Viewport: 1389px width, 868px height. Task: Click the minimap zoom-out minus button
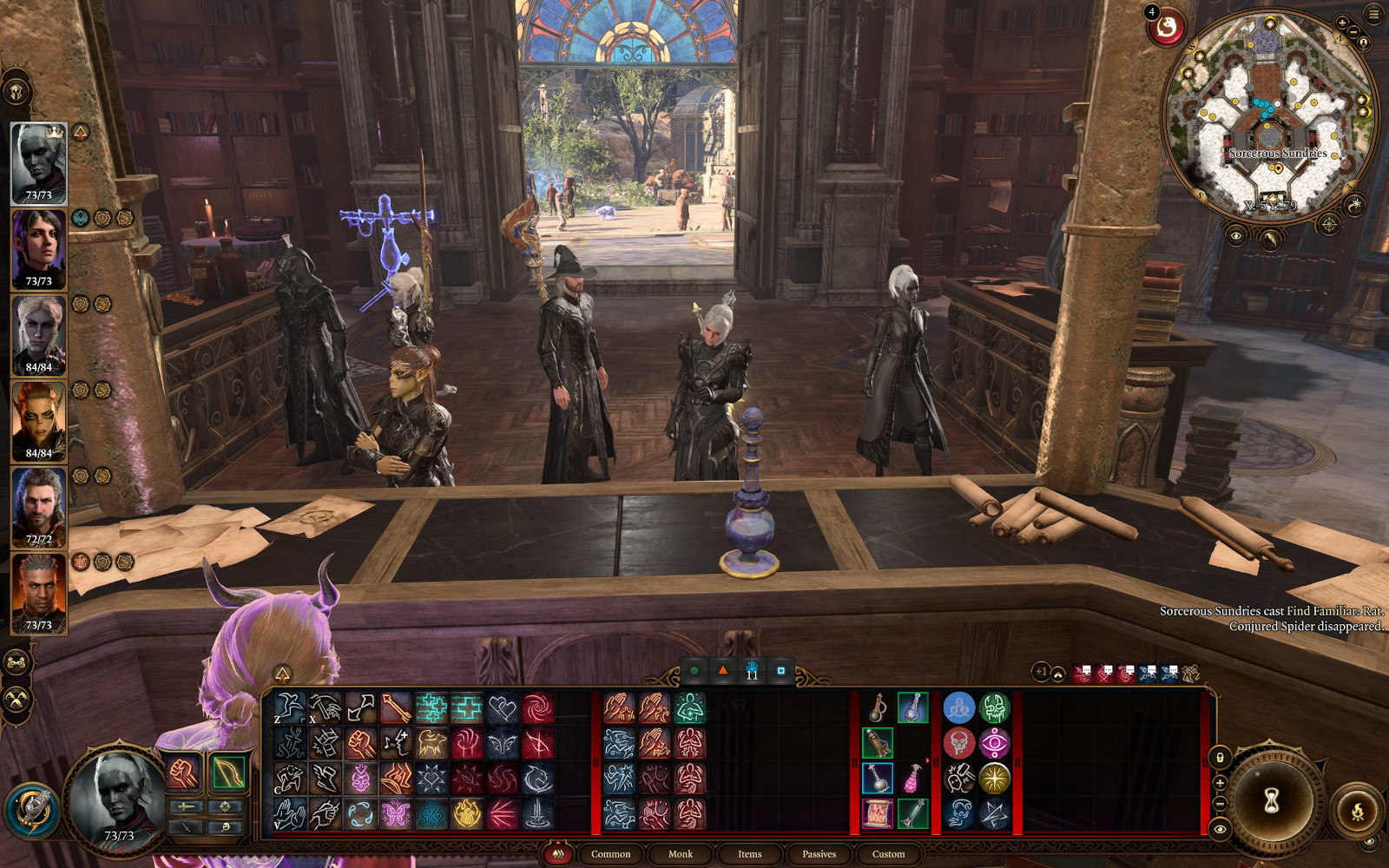click(1353, 33)
